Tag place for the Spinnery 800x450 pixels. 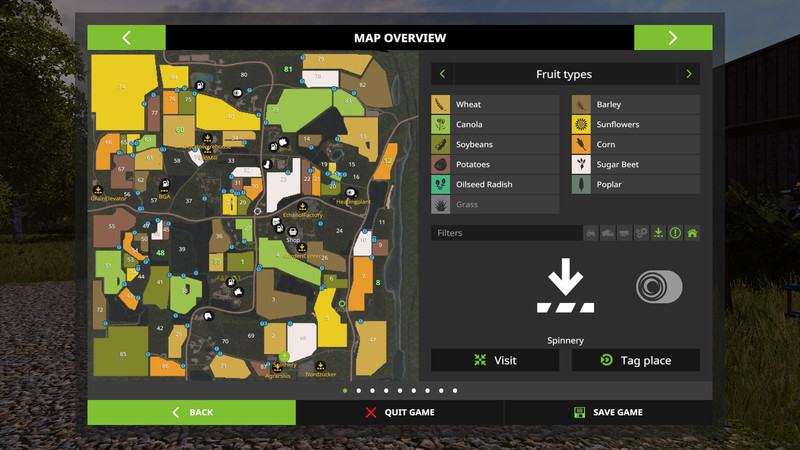(x=635, y=360)
